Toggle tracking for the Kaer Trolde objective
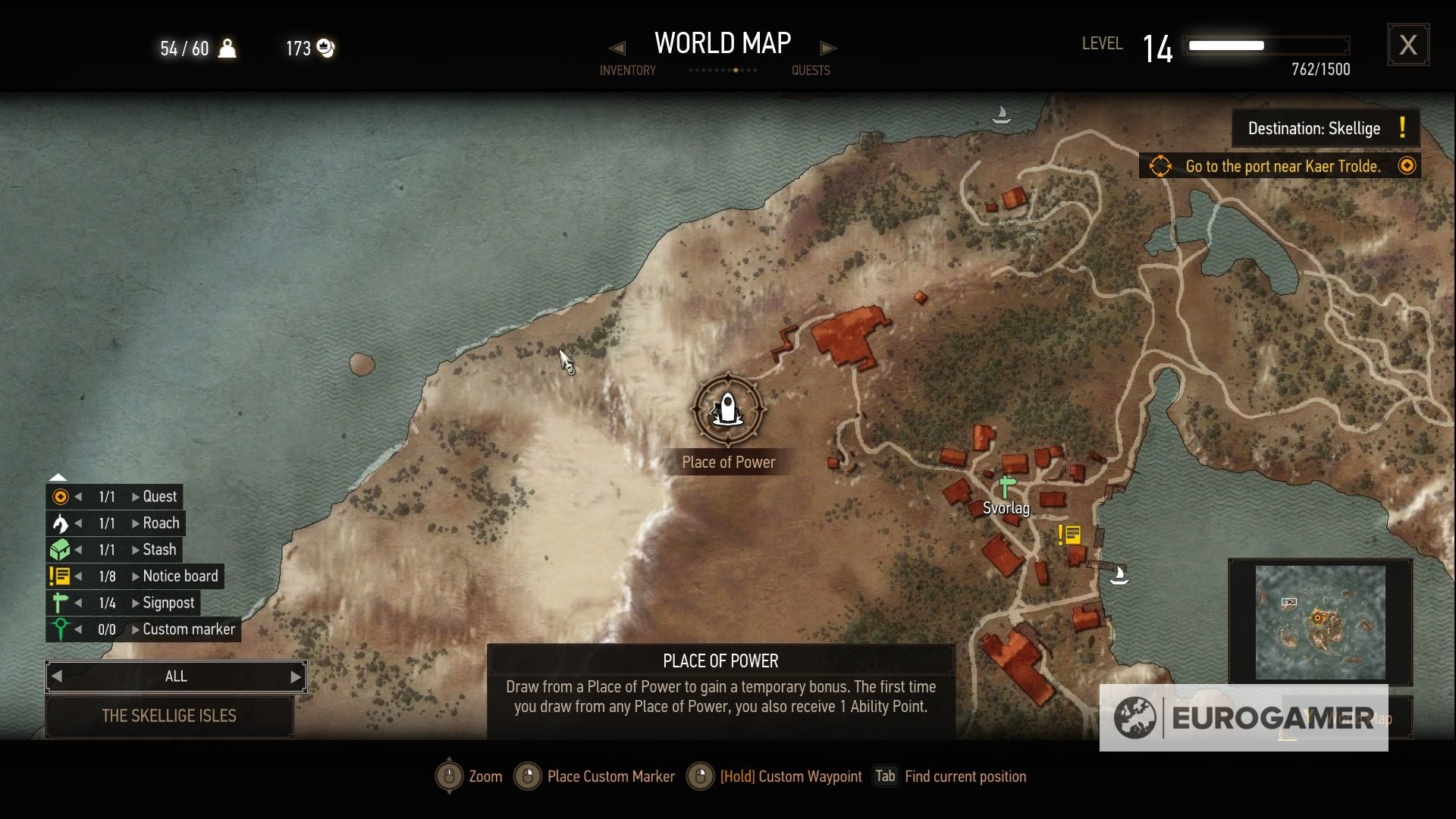Viewport: 1456px width, 819px height. pyautogui.click(x=1407, y=165)
